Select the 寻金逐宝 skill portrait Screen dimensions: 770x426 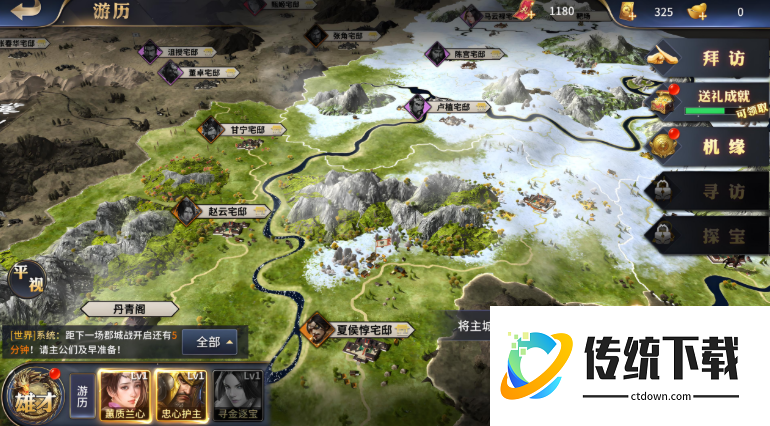tap(237, 394)
